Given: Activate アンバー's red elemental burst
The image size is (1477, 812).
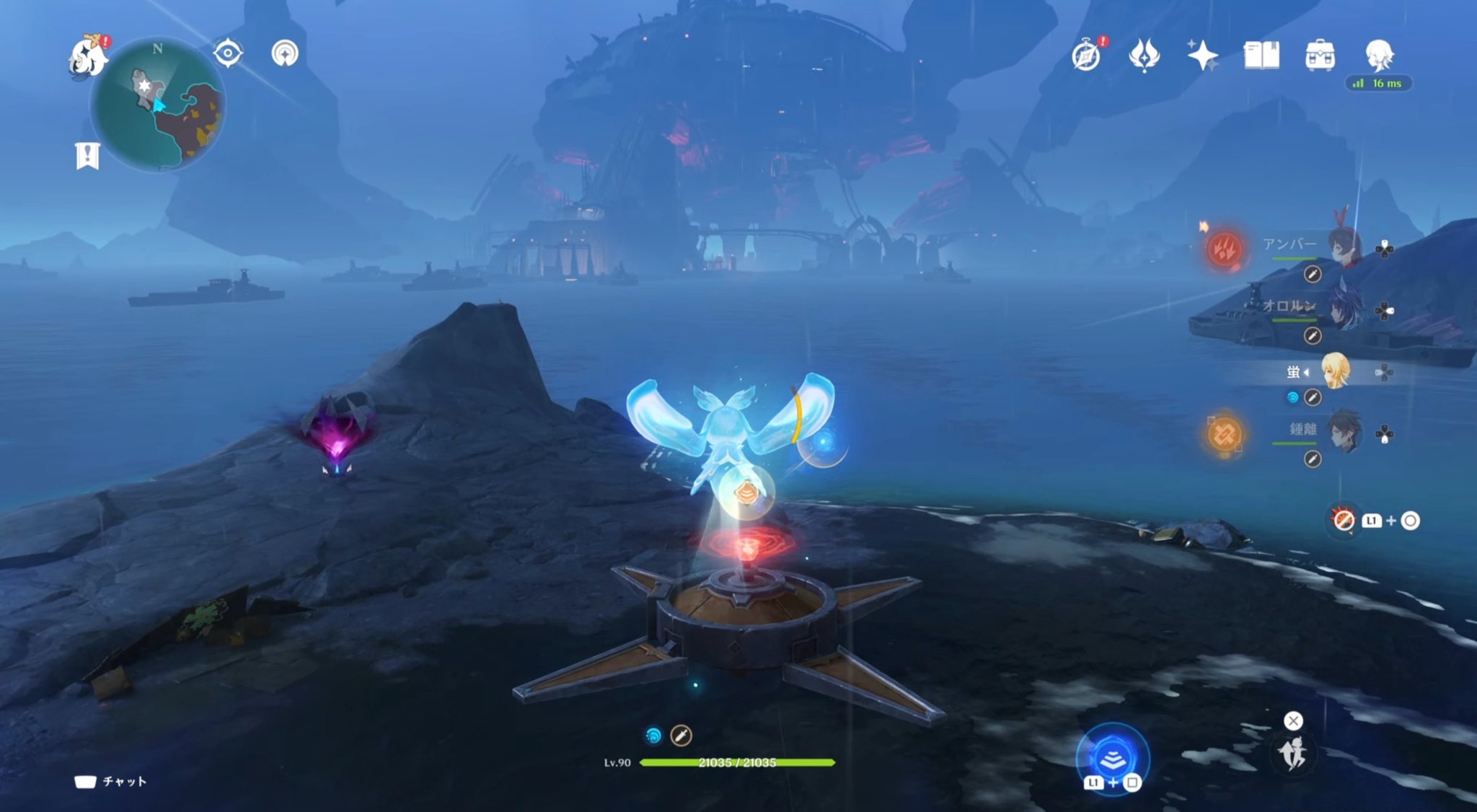Looking at the screenshot, I should (x=1225, y=250).
